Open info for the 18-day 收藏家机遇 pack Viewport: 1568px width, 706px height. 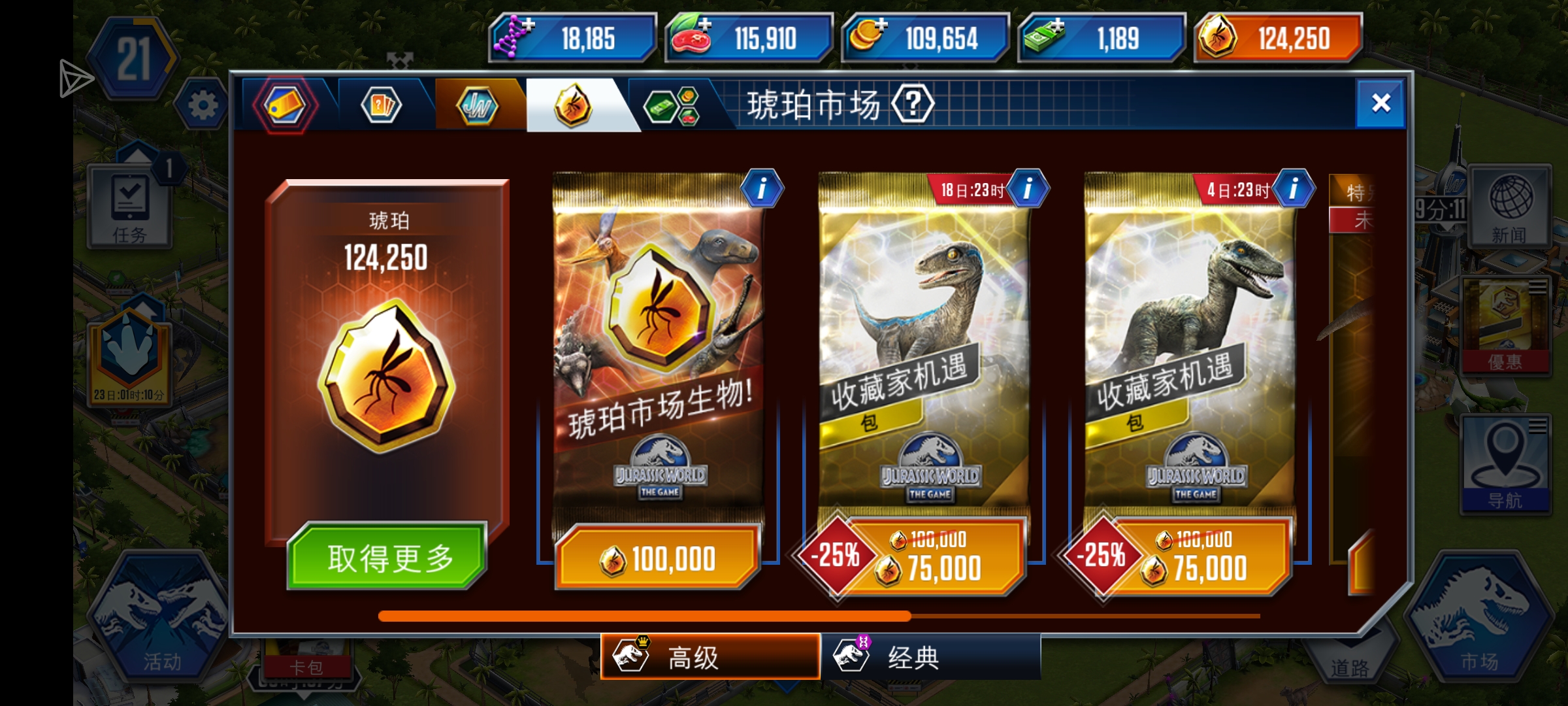tap(1030, 188)
